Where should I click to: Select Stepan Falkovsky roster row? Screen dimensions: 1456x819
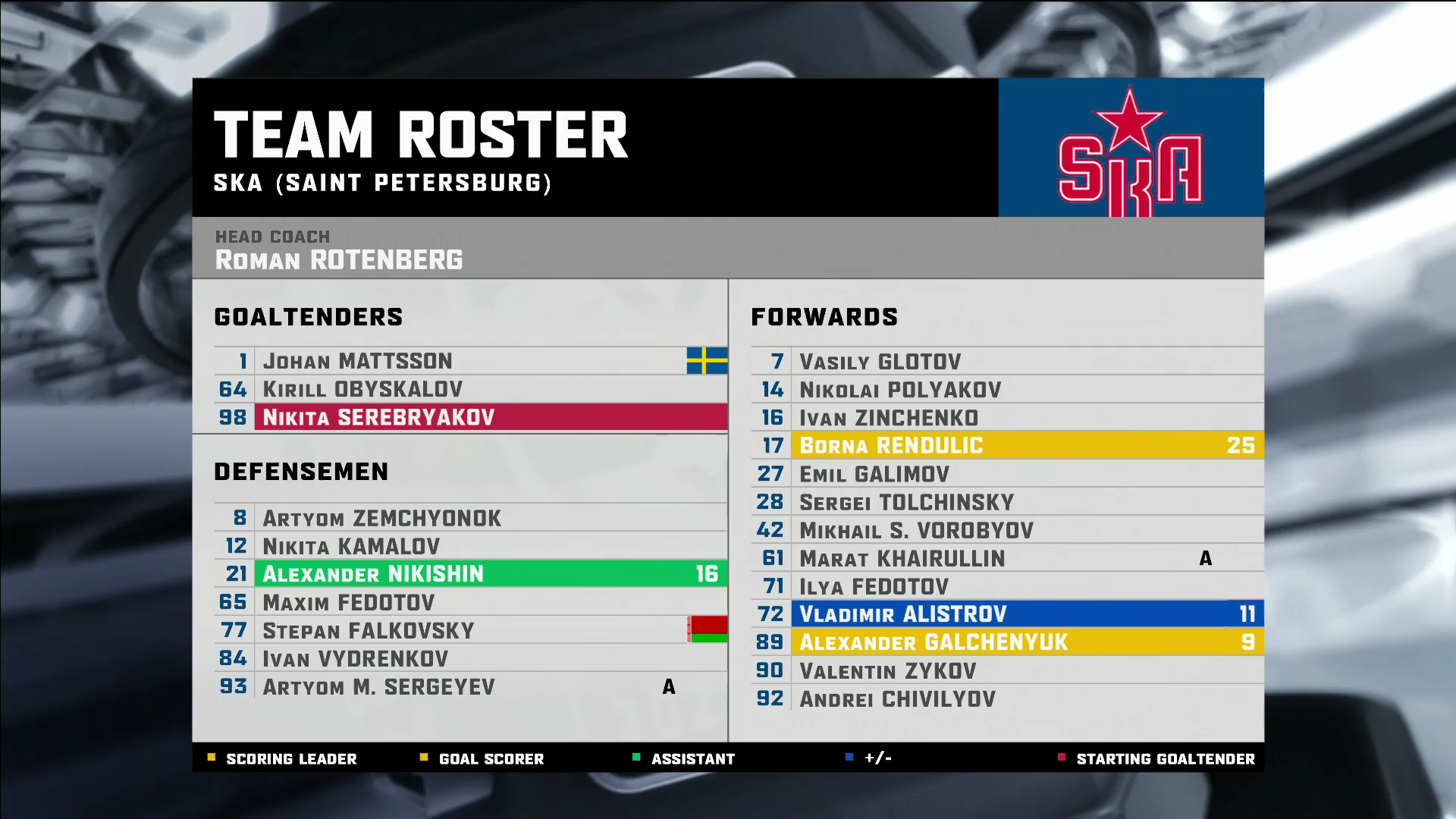click(x=470, y=630)
